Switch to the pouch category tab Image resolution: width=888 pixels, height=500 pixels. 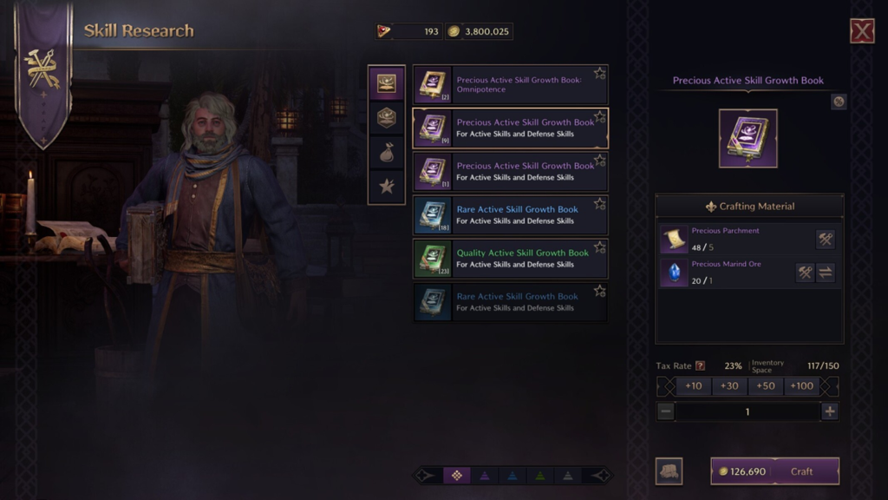[386, 152]
